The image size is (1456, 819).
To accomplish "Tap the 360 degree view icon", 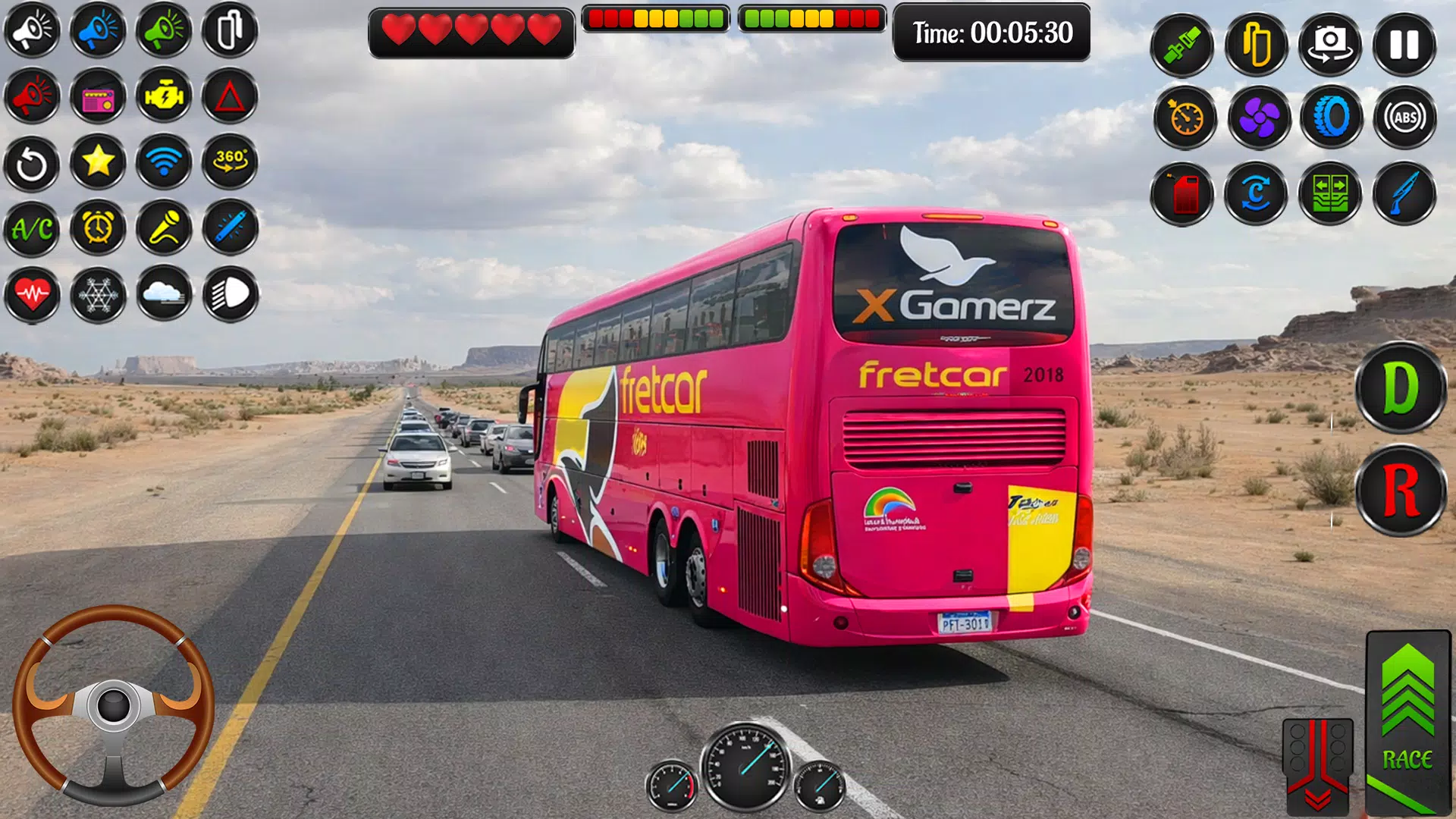I will point(231,162).
